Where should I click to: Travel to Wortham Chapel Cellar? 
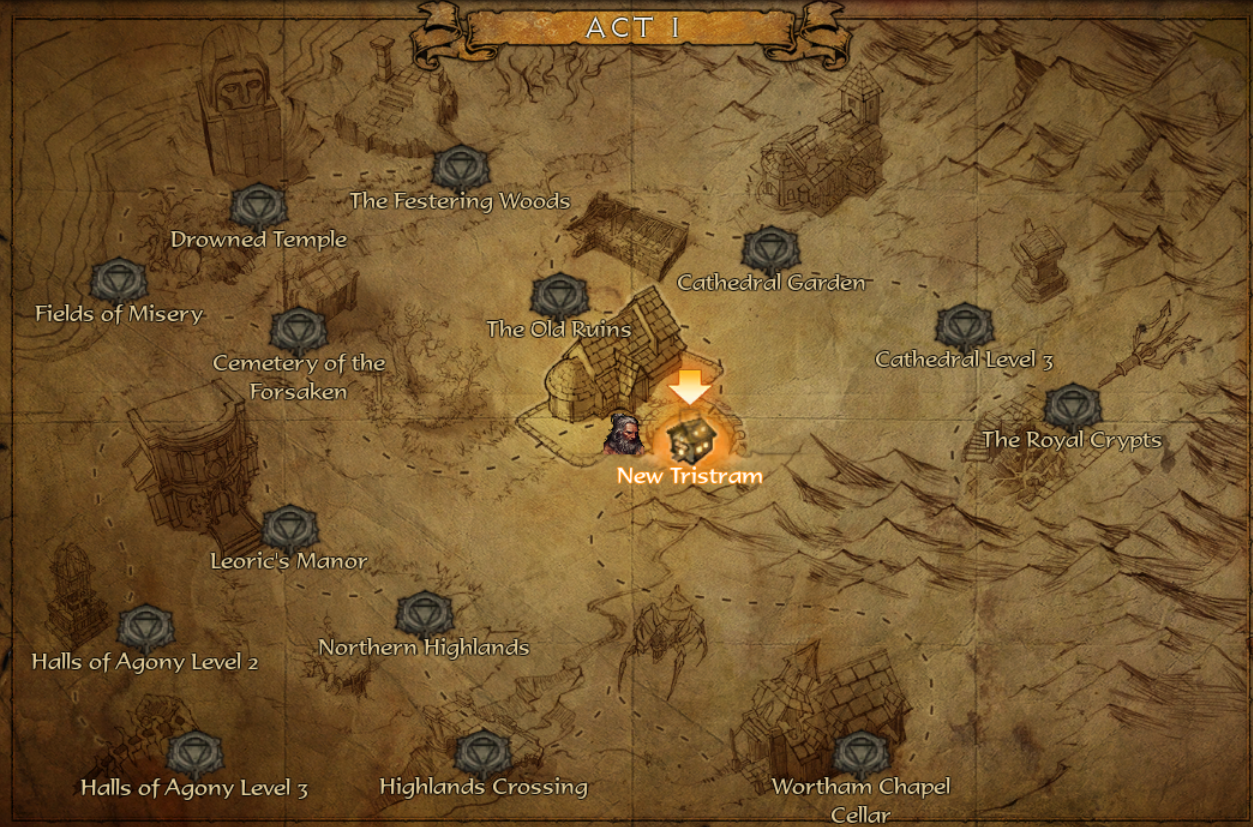tap(861, 755)
